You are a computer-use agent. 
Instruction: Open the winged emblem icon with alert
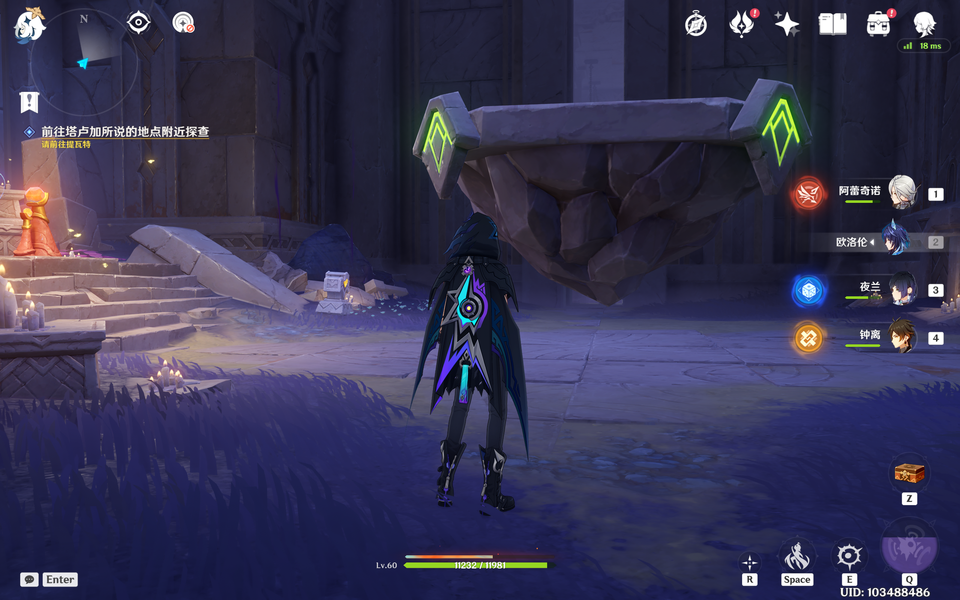tap(741, 24)
